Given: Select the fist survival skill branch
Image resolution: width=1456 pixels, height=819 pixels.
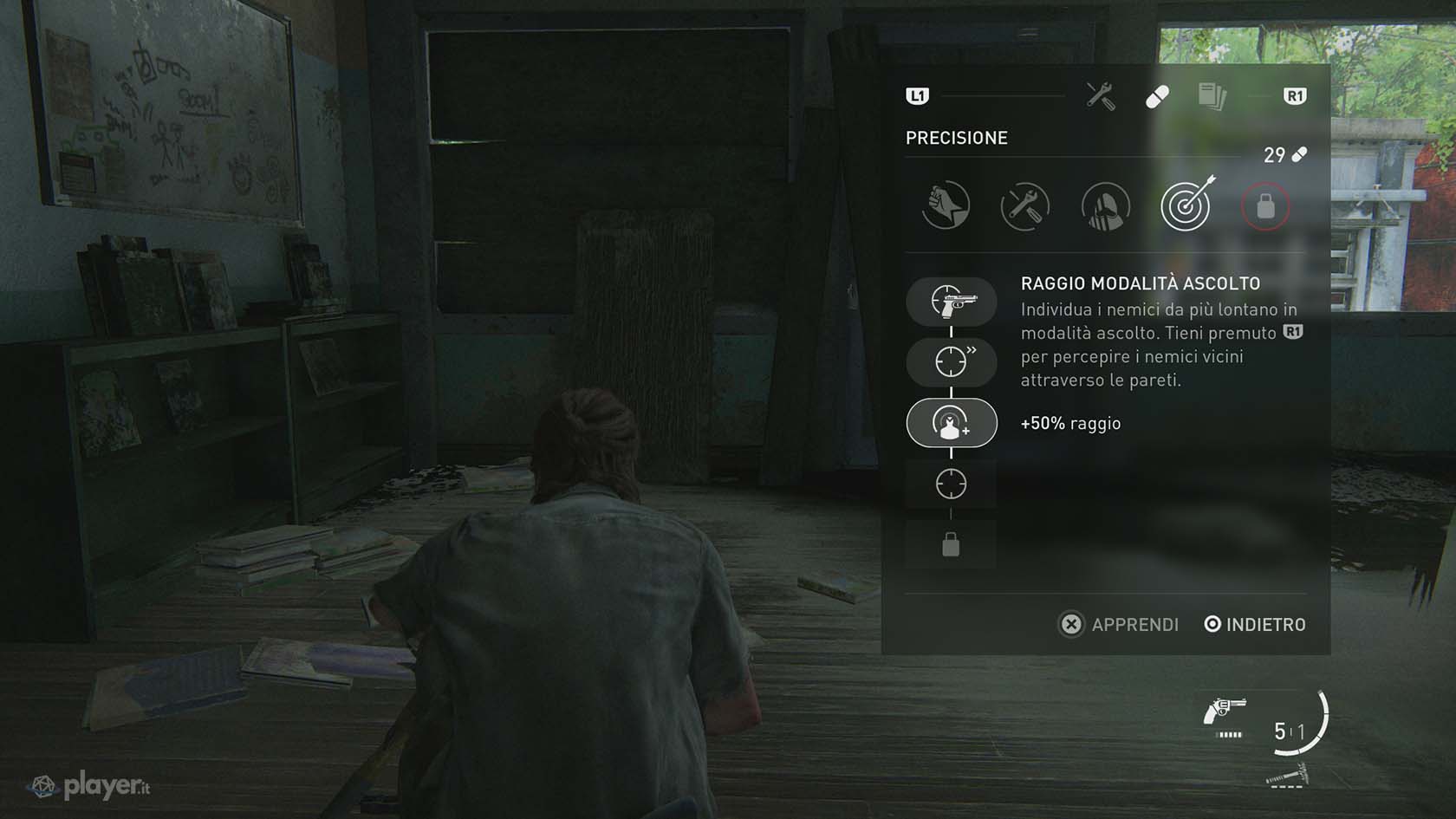Looking at the screenshot, I should click(x=946, y=206).
